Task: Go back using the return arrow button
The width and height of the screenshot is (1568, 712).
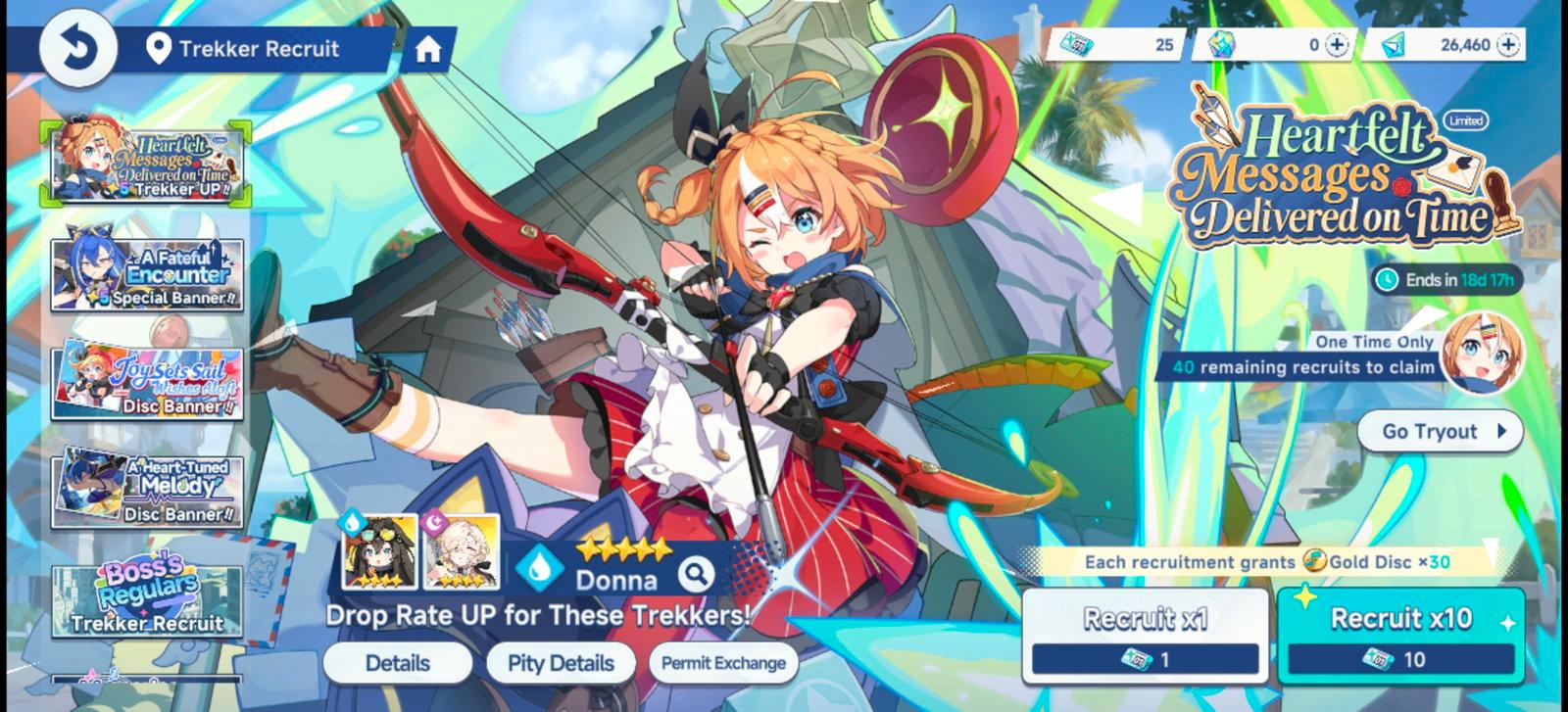Action: pos(76,49)
